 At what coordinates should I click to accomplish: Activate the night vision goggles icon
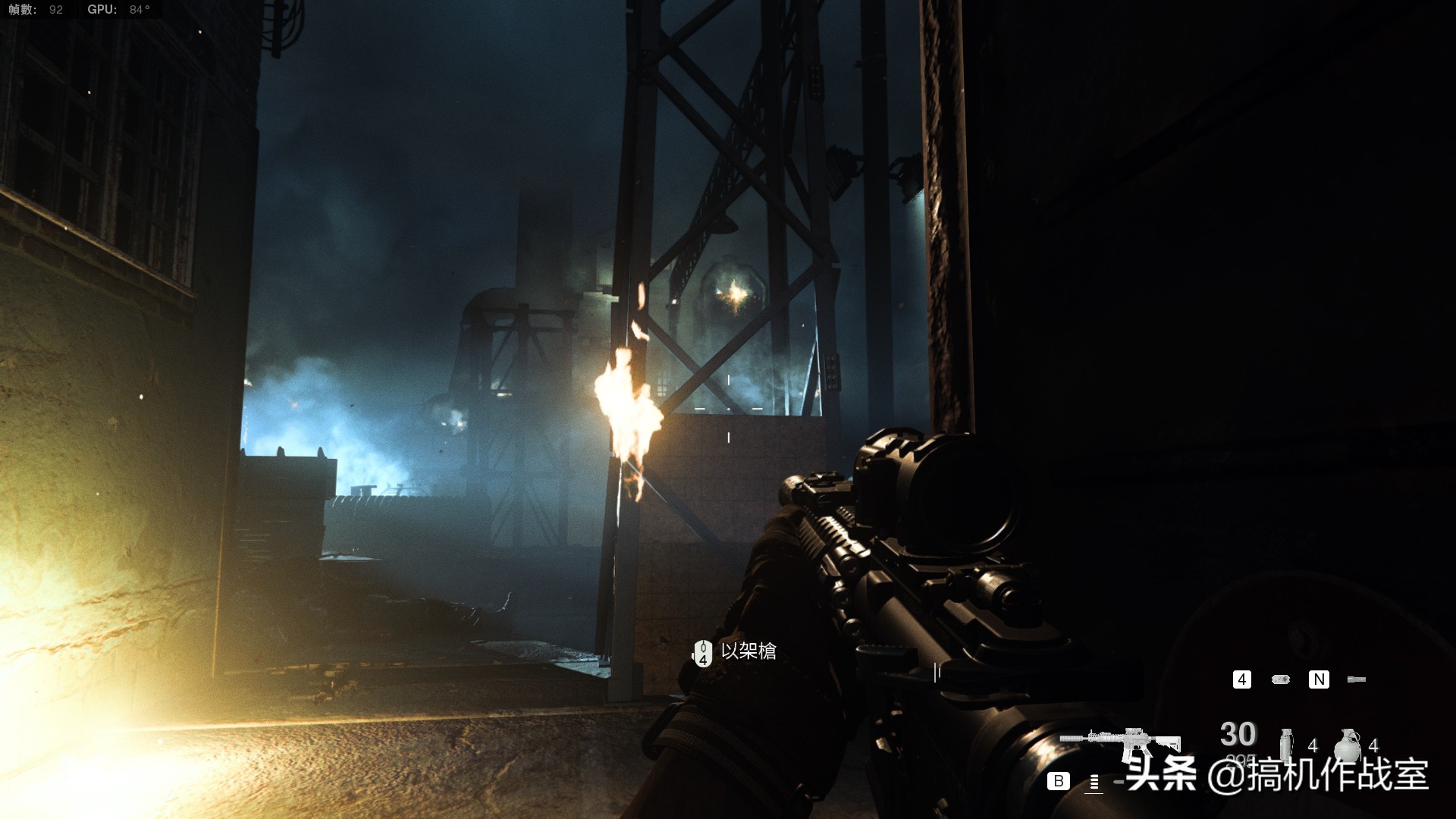coord(1281,679)
